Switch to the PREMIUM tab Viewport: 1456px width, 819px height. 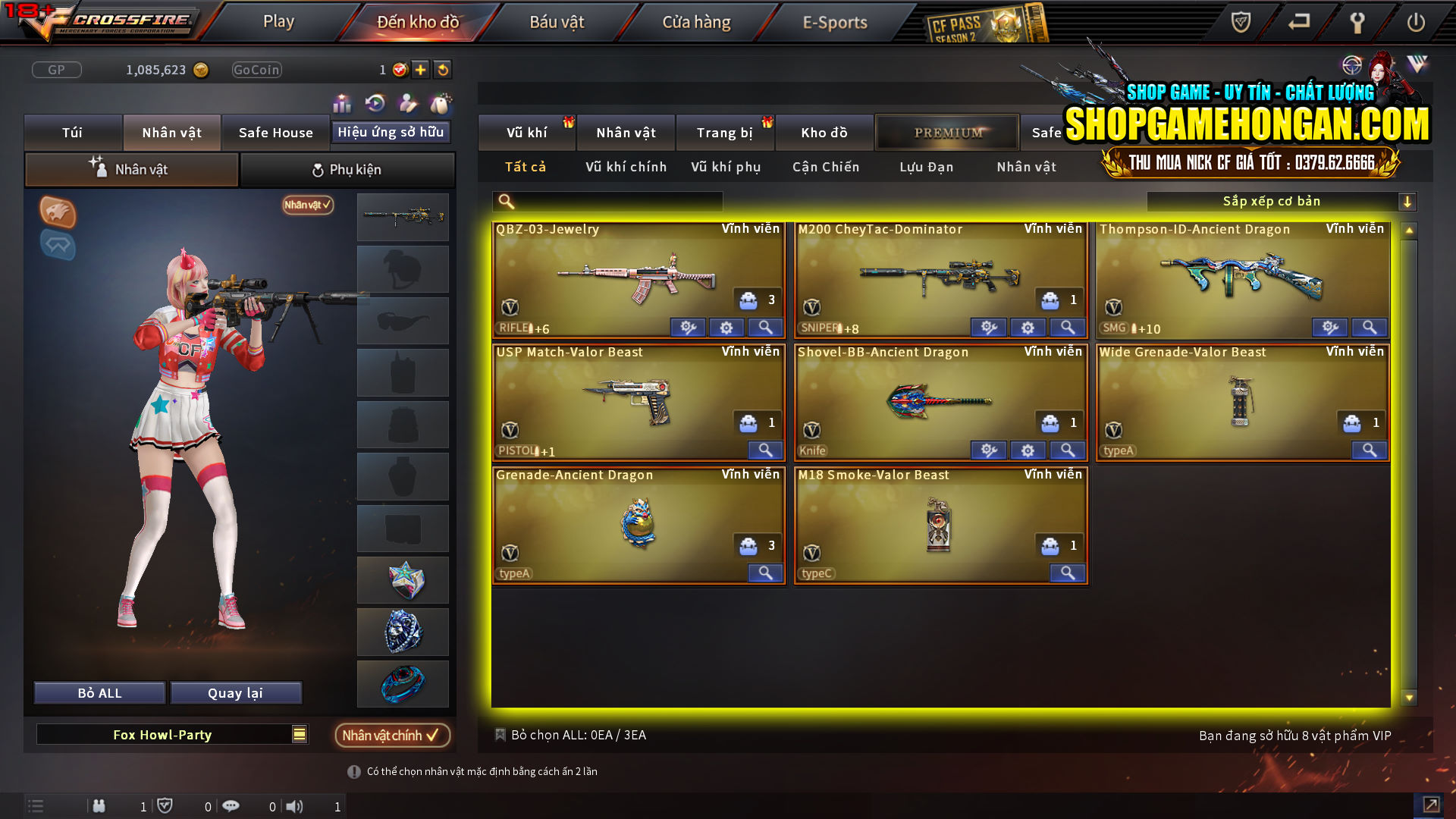pyautogui.click(x=947, y=132)
